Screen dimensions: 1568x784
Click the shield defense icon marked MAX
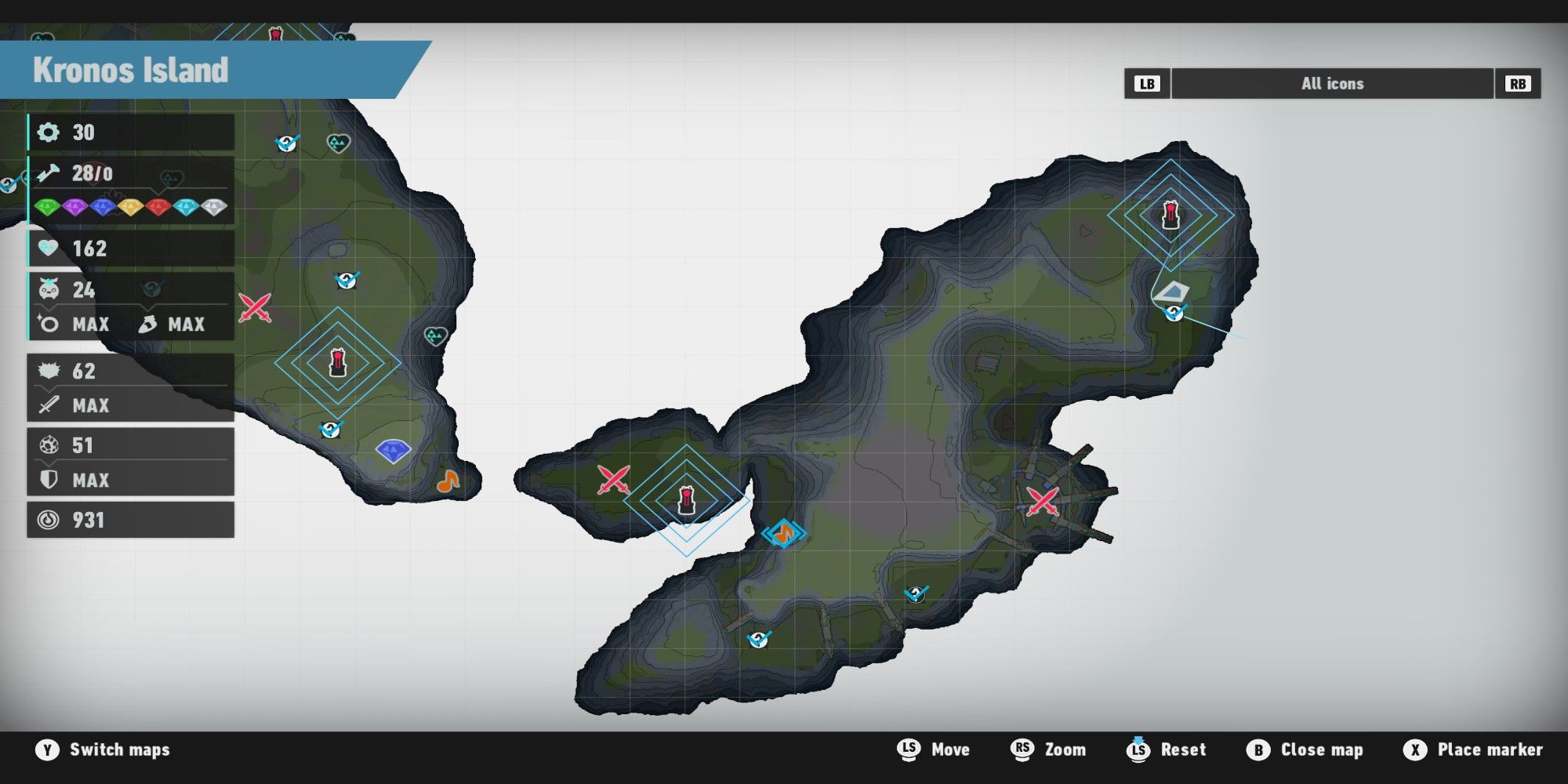click(x=49, y=479)
